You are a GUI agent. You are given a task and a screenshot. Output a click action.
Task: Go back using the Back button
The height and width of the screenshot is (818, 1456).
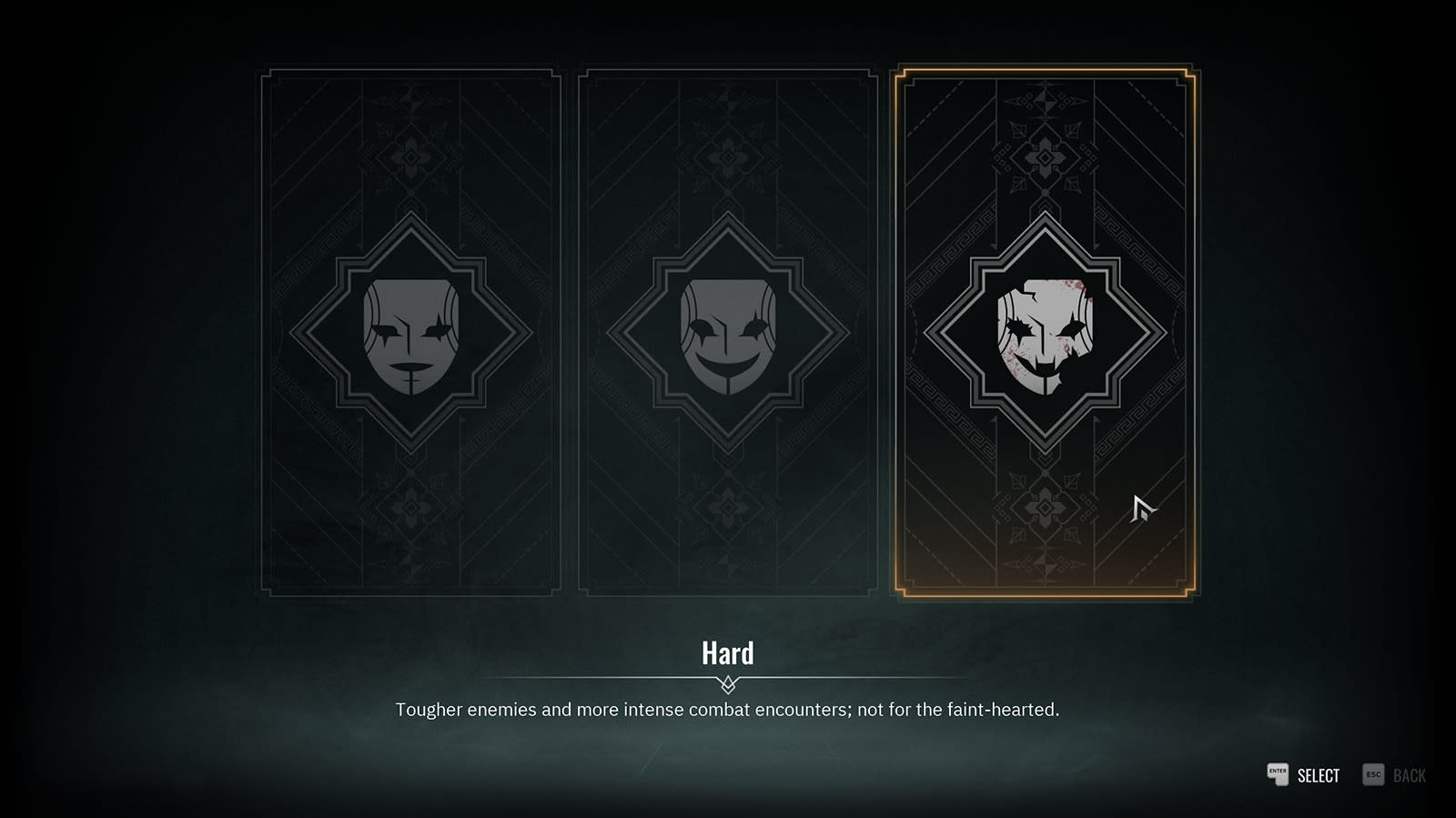[x=1395, y=775]
